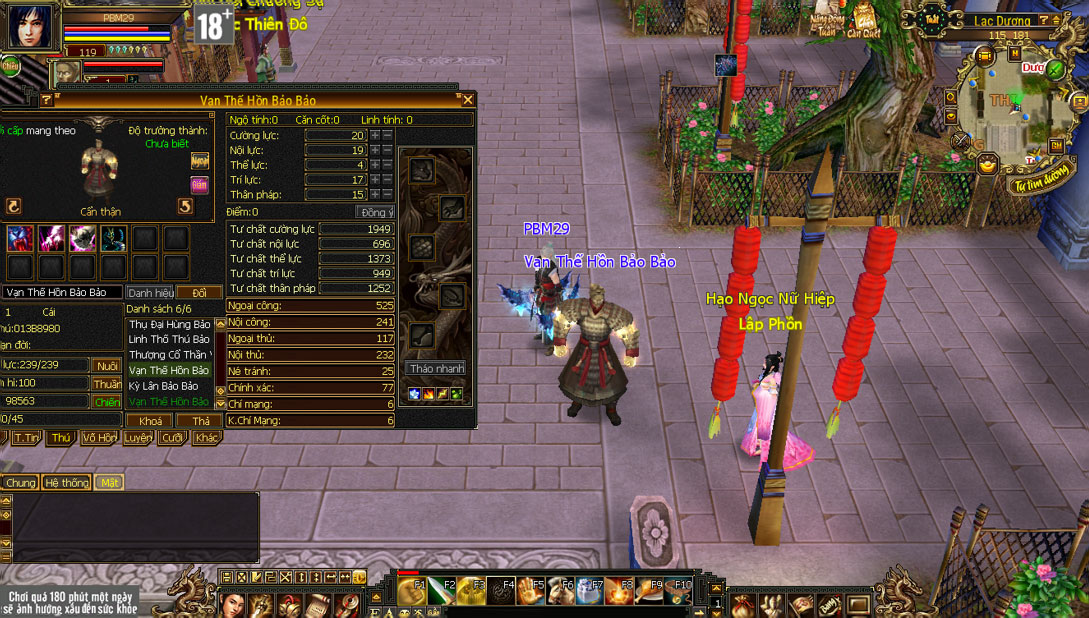Click the Đổi rename button

tap(200, 293)
